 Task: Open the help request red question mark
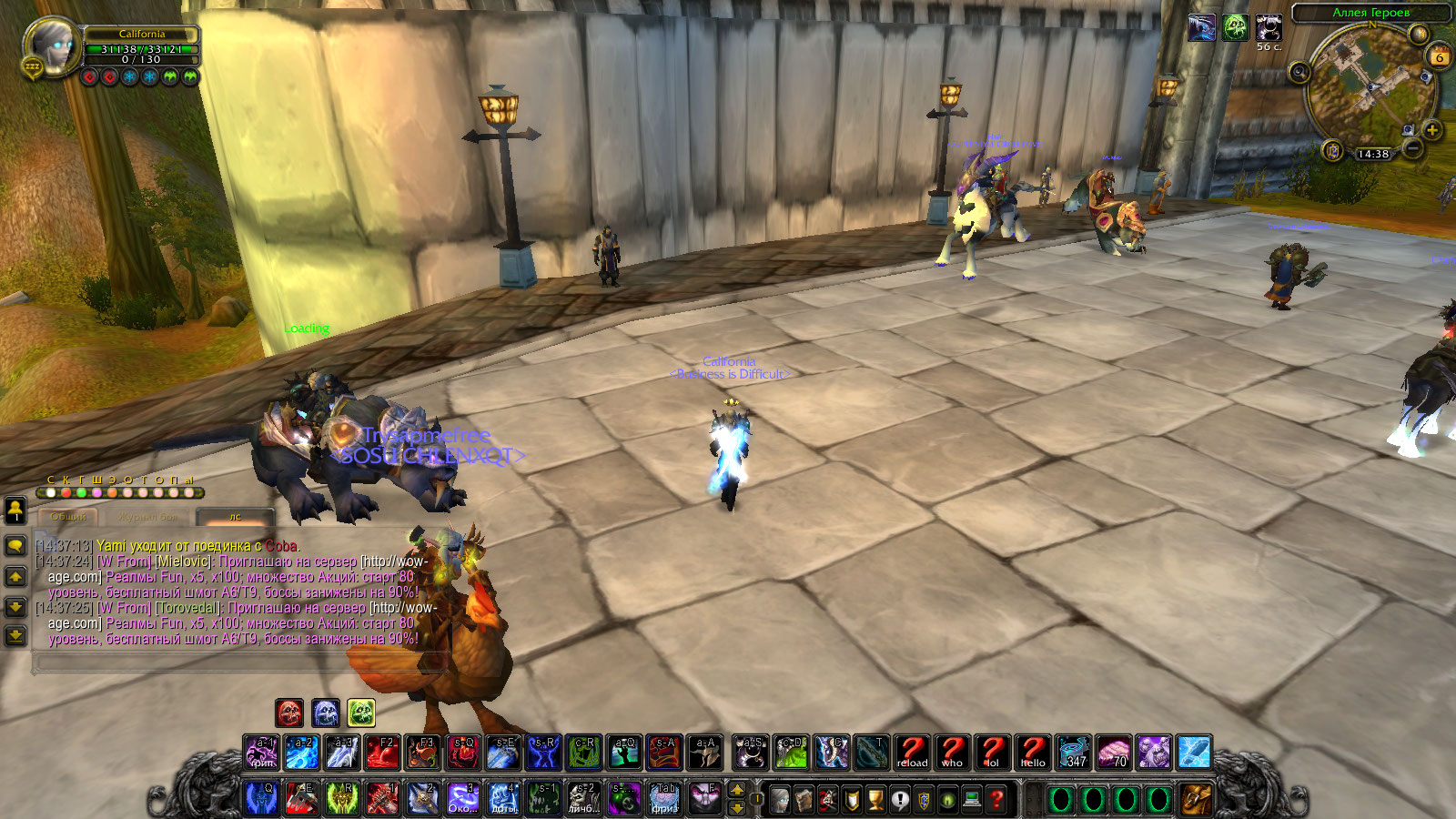(996, 799)
